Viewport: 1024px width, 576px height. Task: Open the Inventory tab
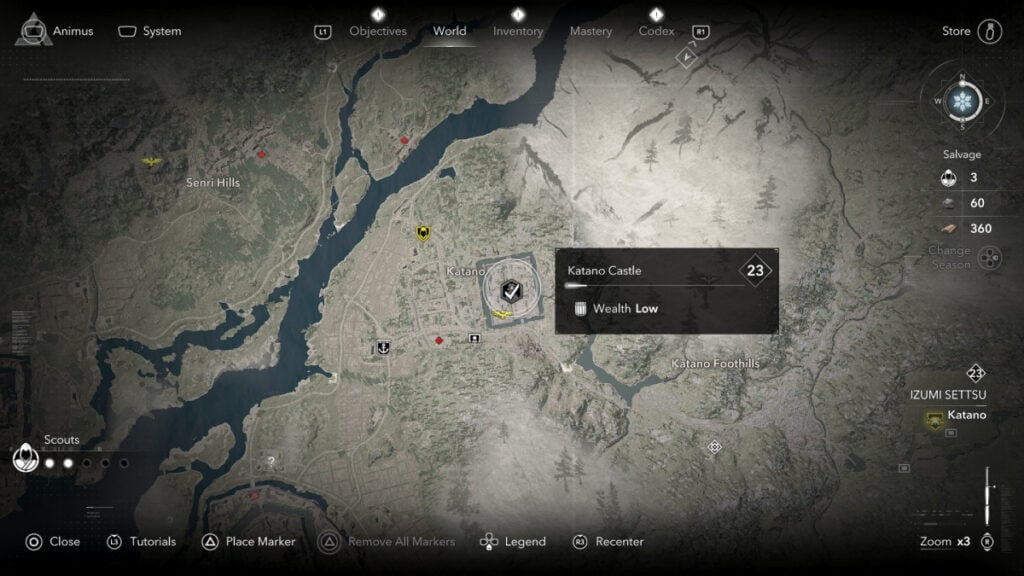tap(518, 31)
